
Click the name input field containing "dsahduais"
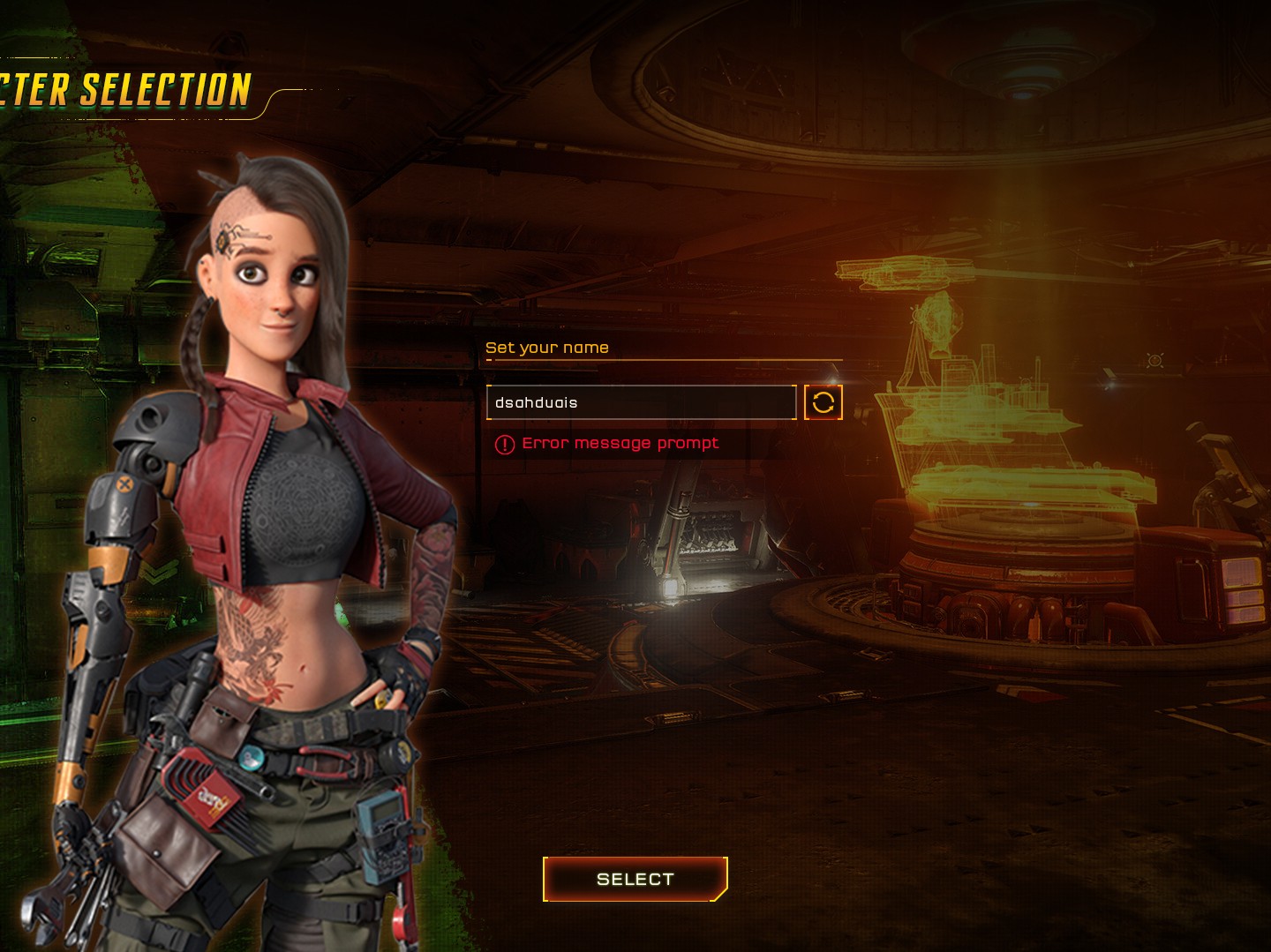point(641,402)
